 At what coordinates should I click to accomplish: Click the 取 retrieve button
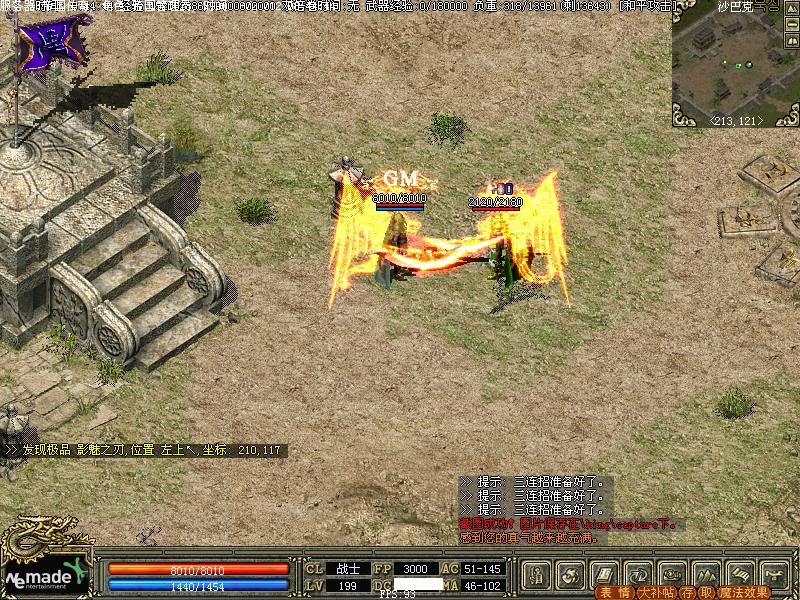point(704,592)
